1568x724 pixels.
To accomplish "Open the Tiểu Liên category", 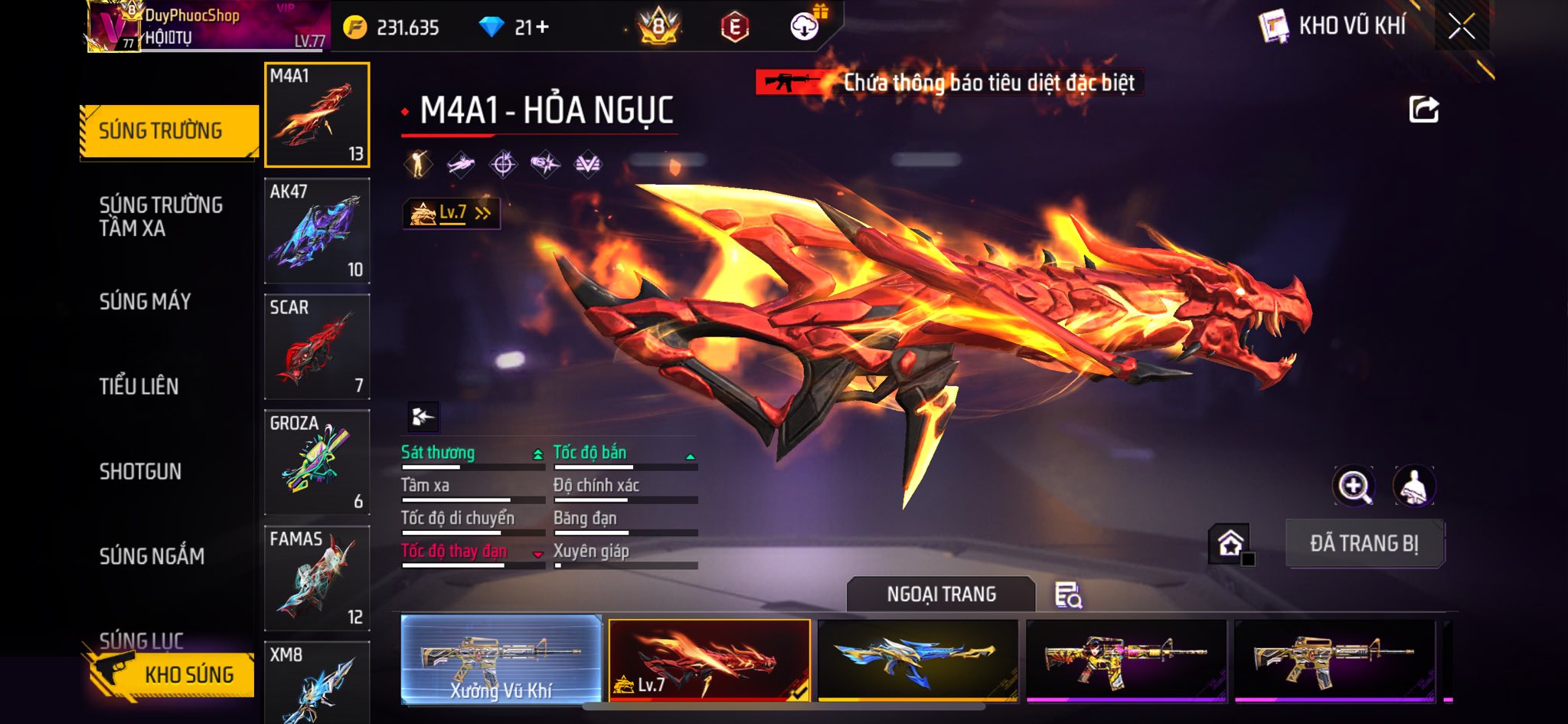I will (x=139, y=386).
